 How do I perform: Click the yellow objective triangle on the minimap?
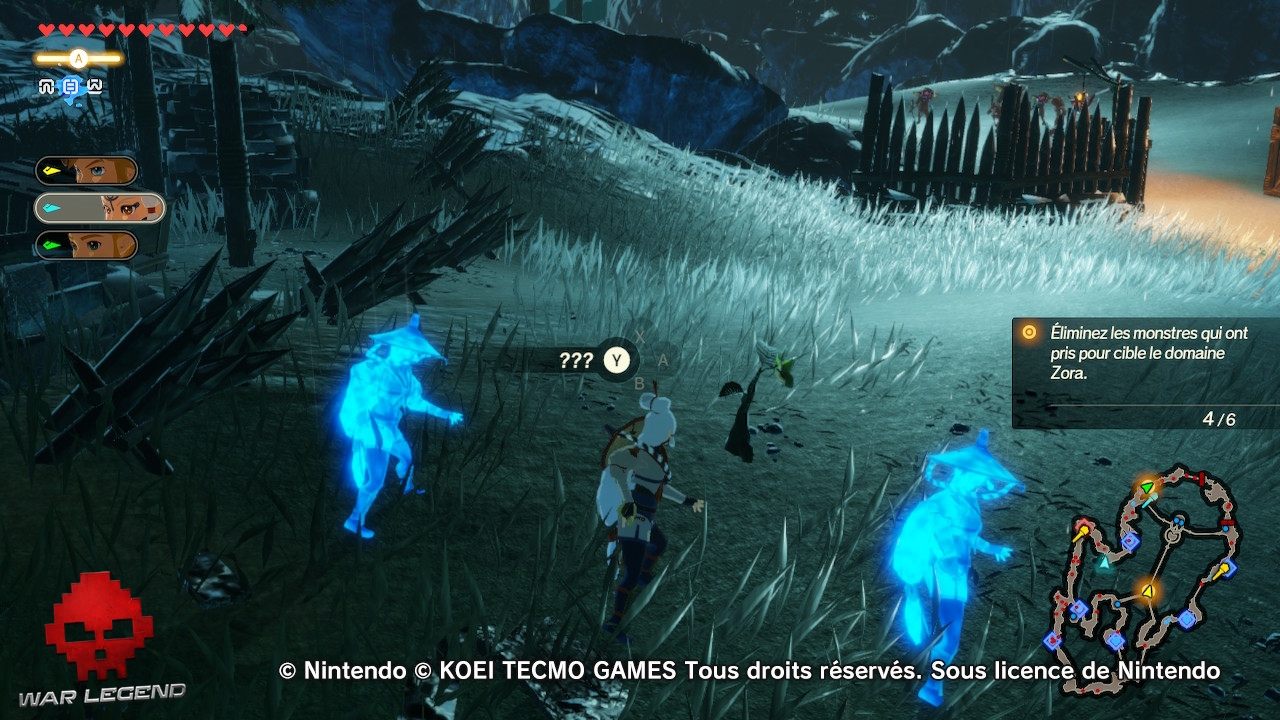point(1147,592)
